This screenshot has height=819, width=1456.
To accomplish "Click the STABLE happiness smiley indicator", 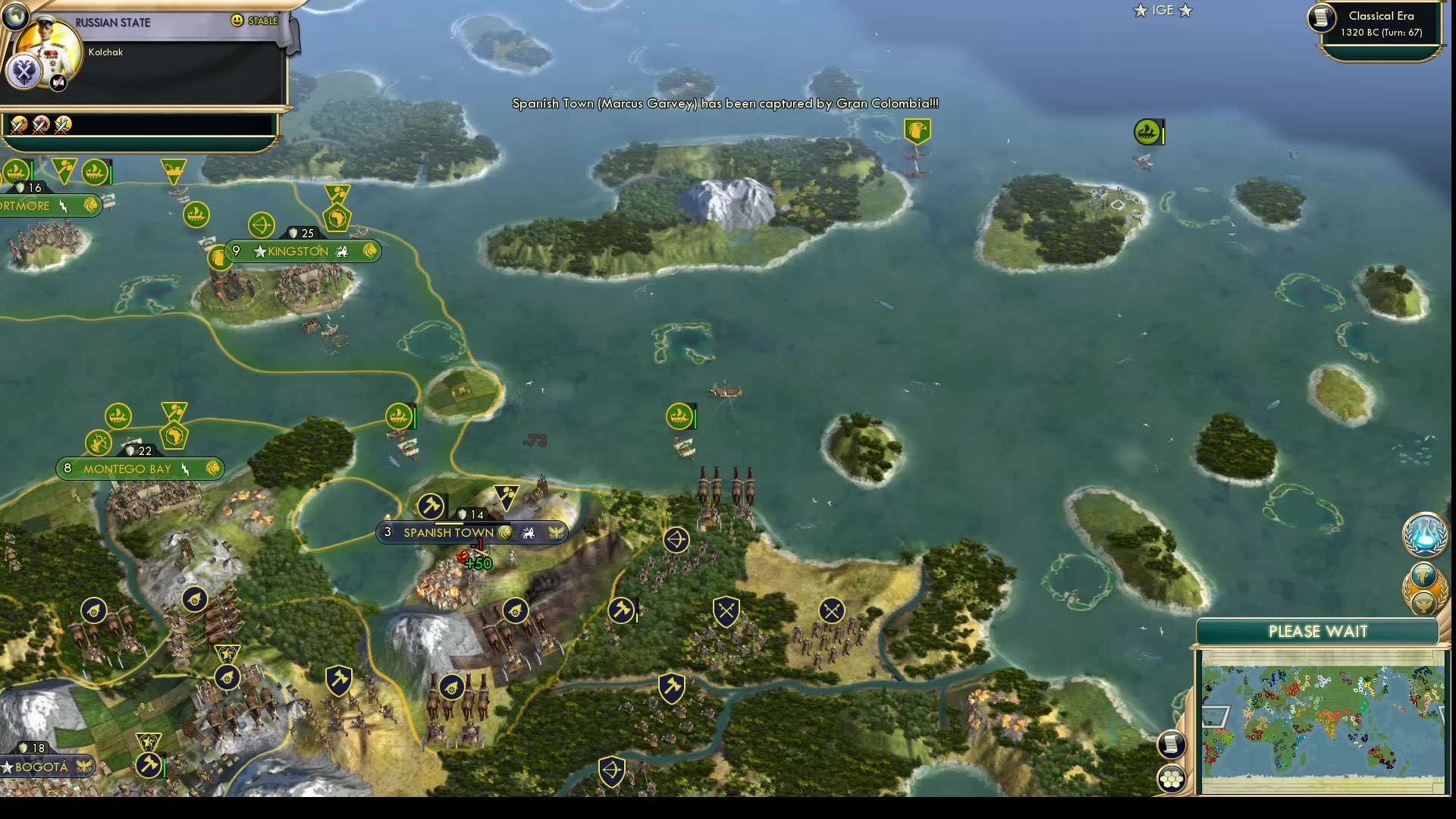I will (239, 21).
